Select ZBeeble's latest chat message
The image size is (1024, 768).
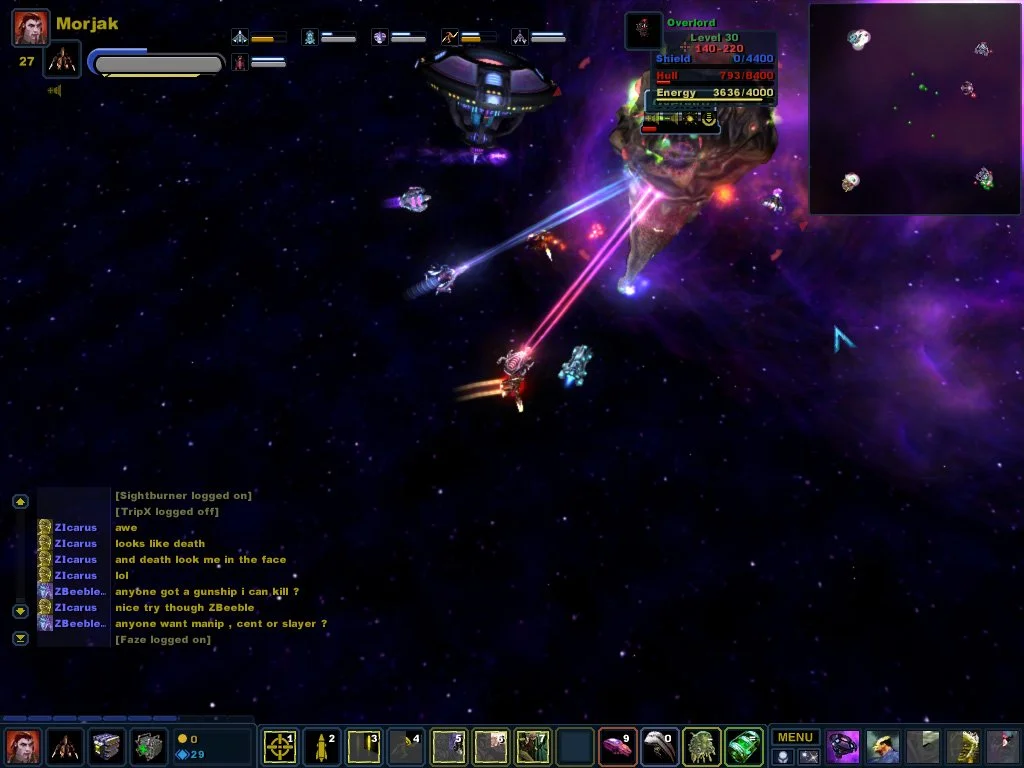(x=221, y=624)
